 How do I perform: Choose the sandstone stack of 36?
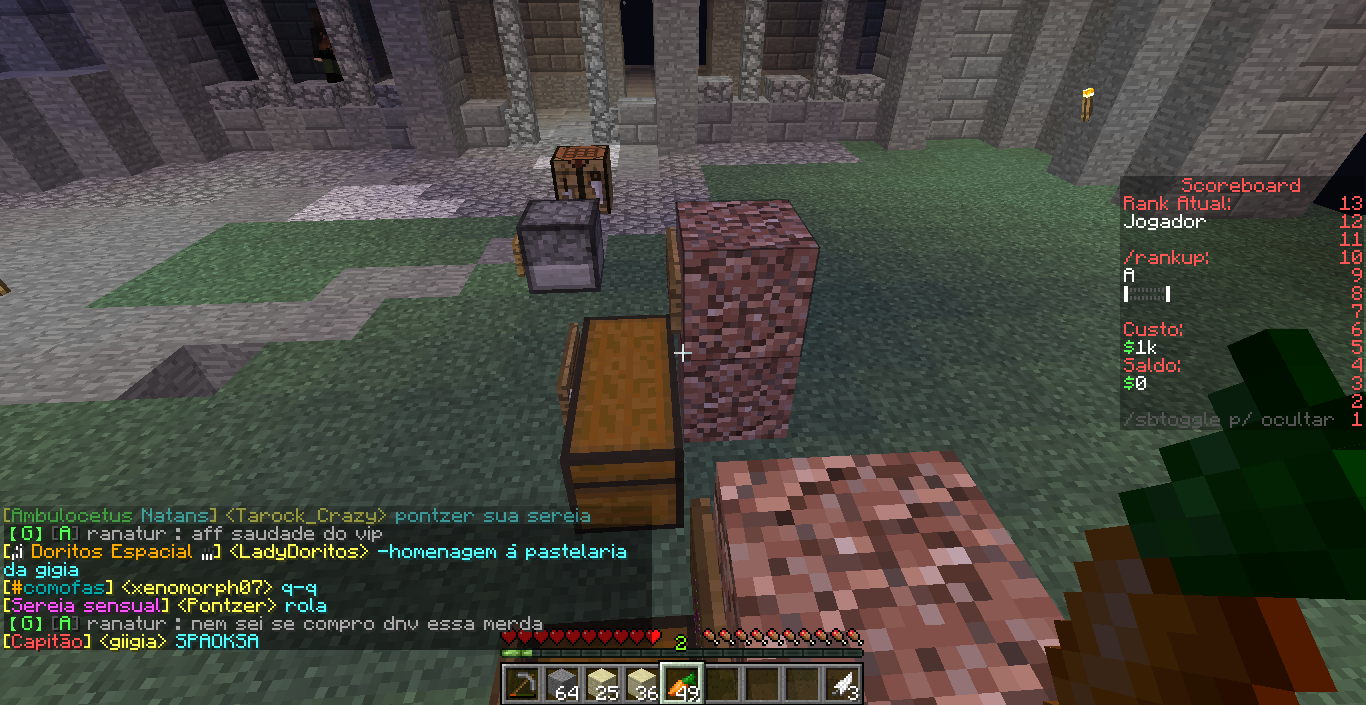(642, 683)
